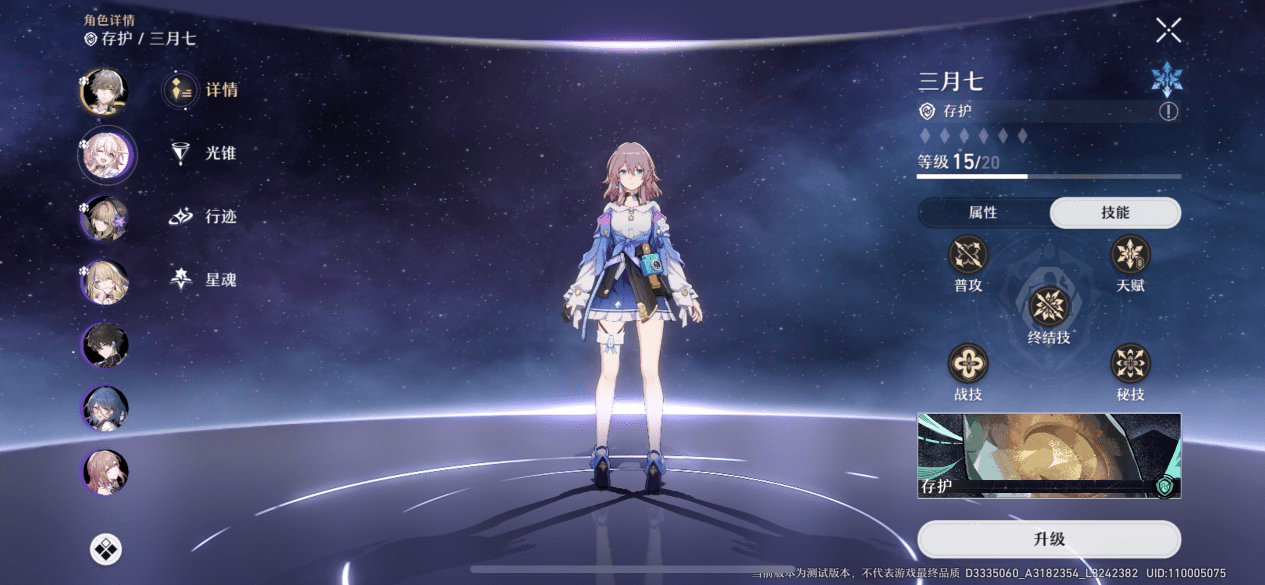This screenshot has width=1265, height=585.
Task: View the 秘技 technique skill
Action: (x=1130, y=363)
